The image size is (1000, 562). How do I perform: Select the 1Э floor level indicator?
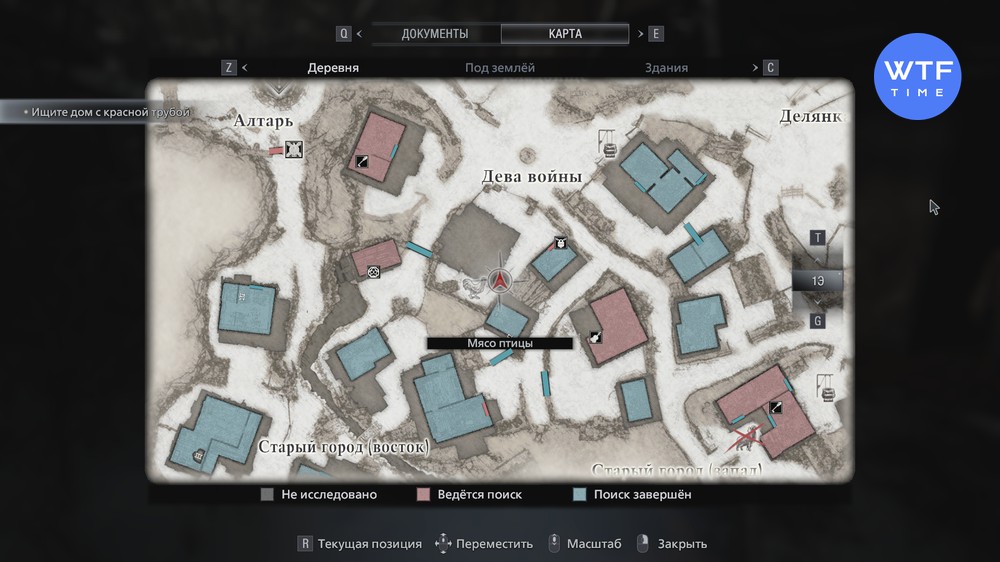pos(817,281)
